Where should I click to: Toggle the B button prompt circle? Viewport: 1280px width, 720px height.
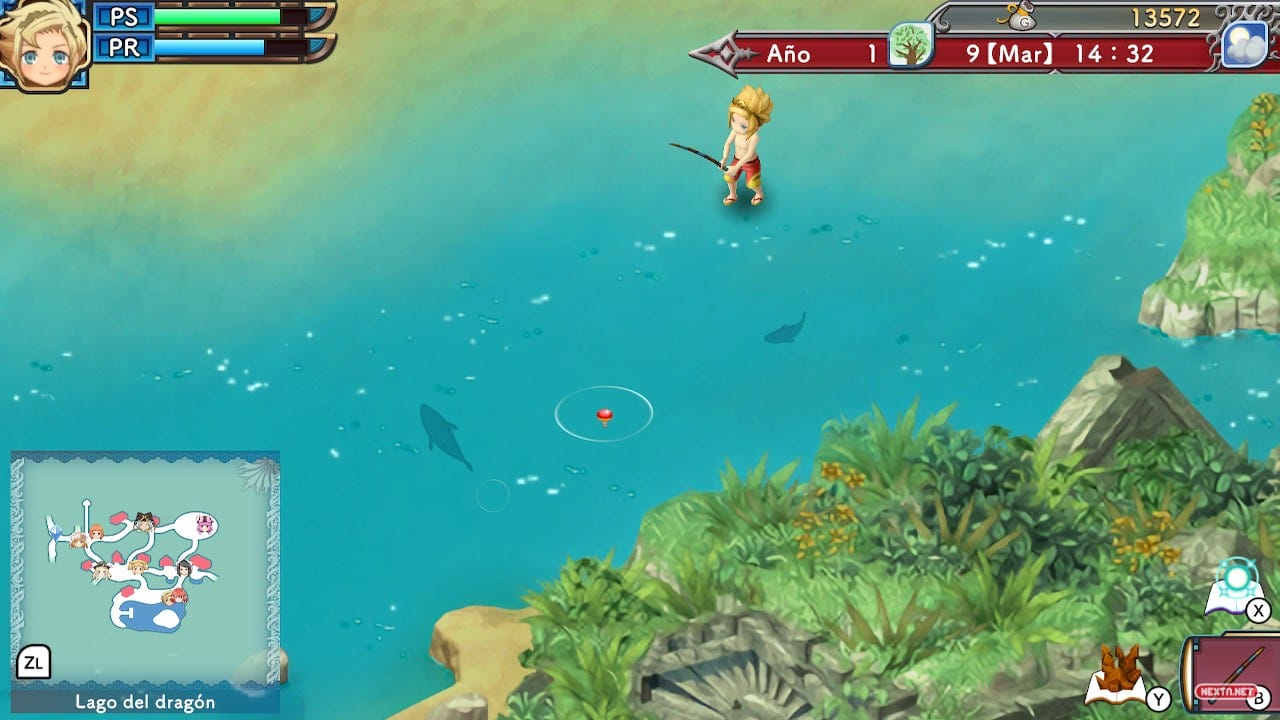tap(1259, 699)
